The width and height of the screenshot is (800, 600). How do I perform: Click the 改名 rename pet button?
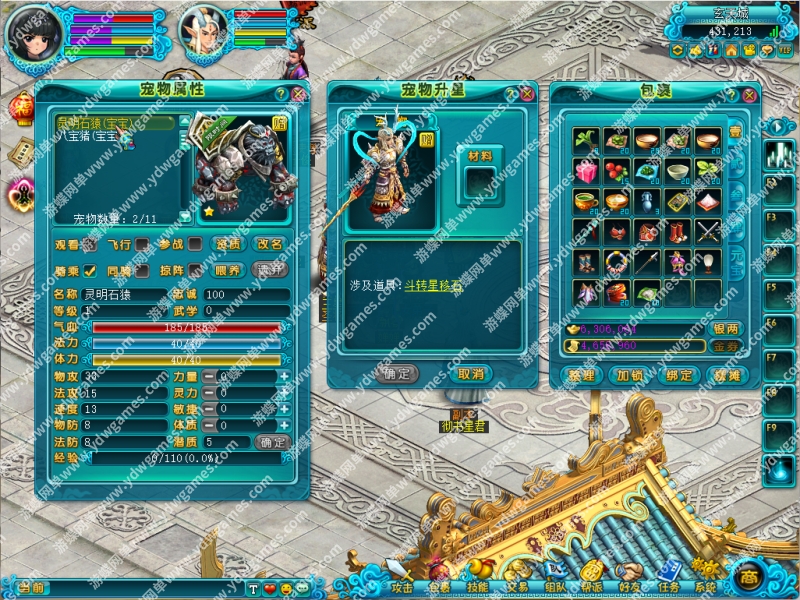pos(269,244)
